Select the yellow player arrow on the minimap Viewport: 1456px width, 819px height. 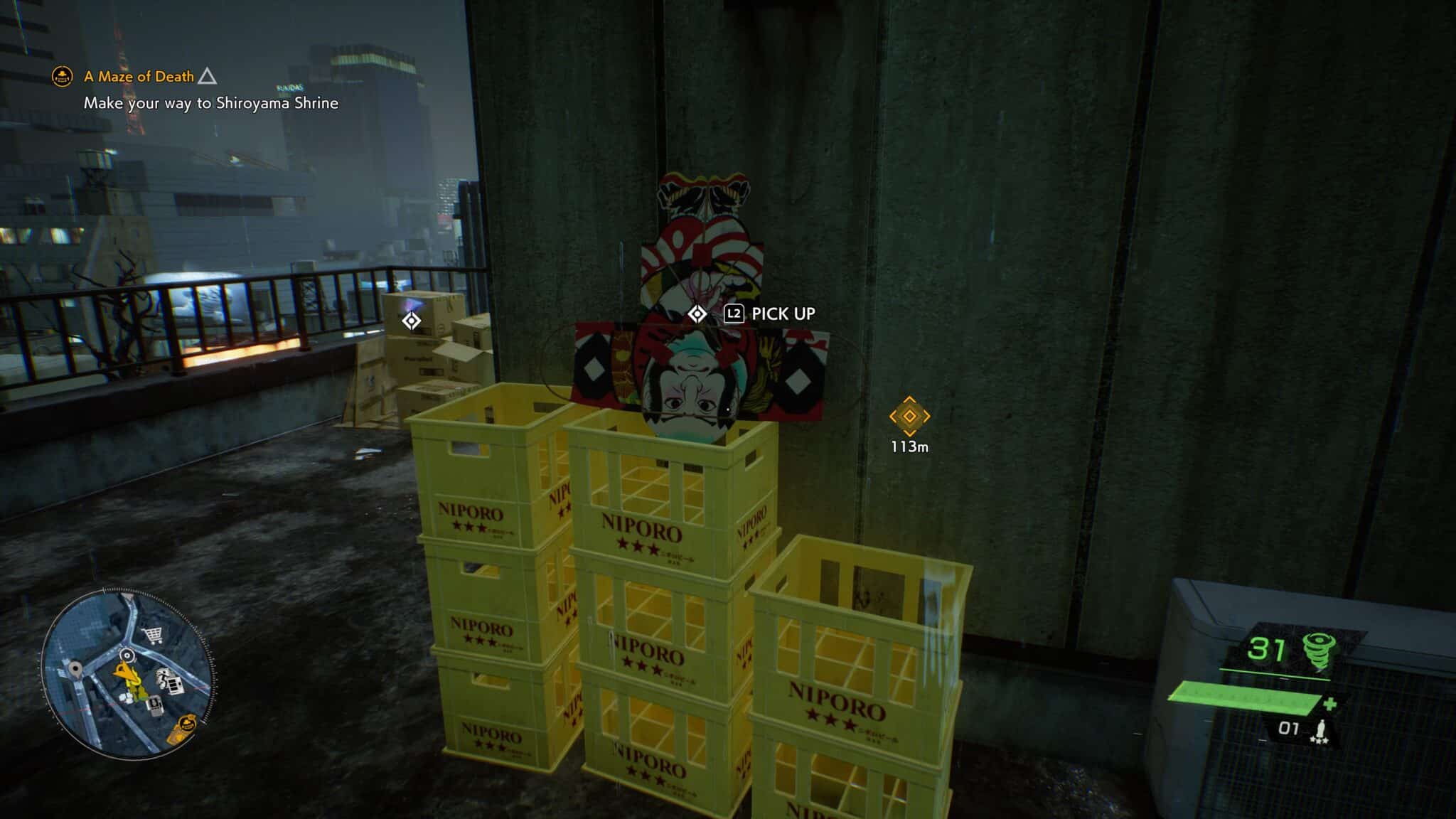[126, 672]
